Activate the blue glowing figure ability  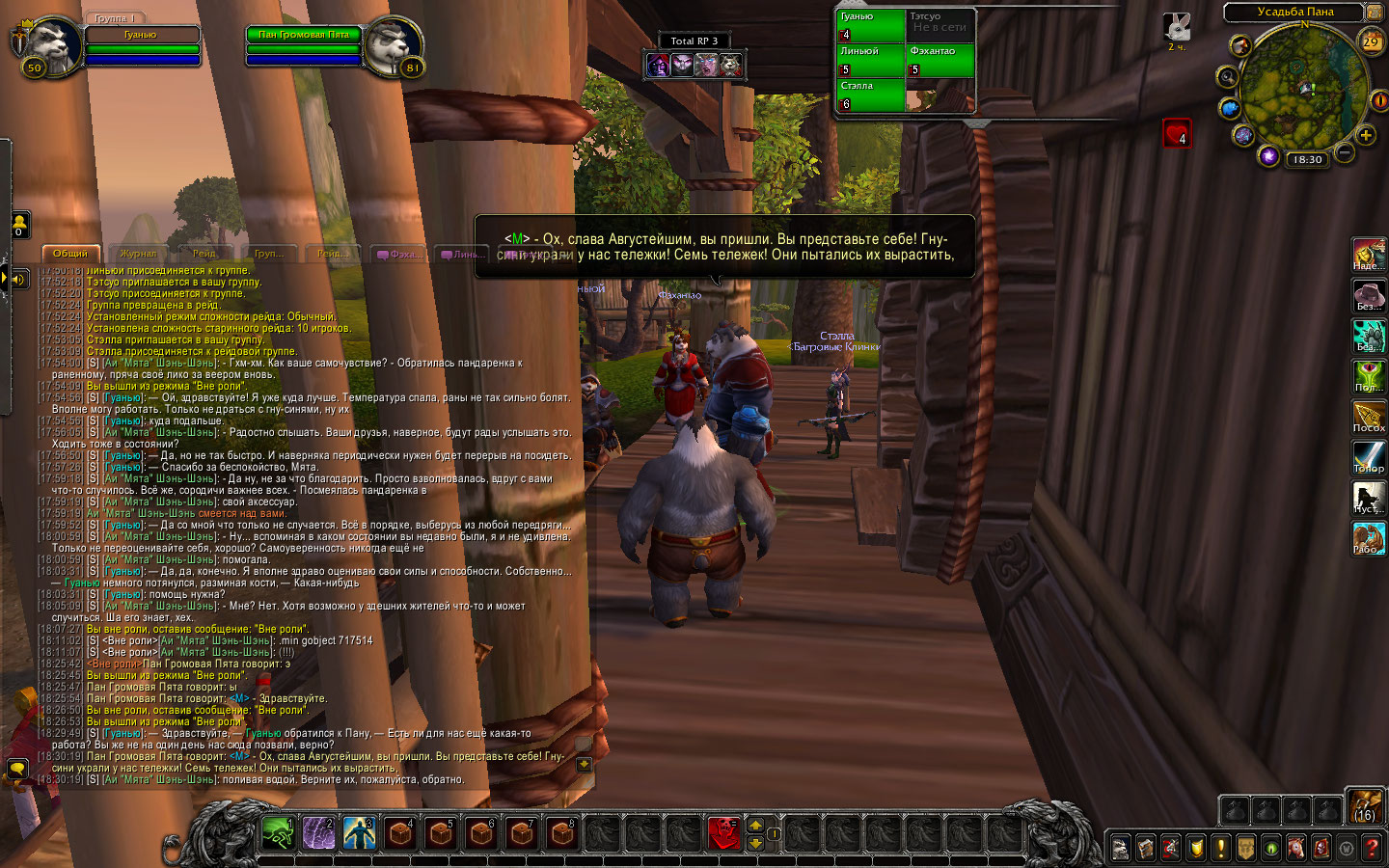click(359, 832)
